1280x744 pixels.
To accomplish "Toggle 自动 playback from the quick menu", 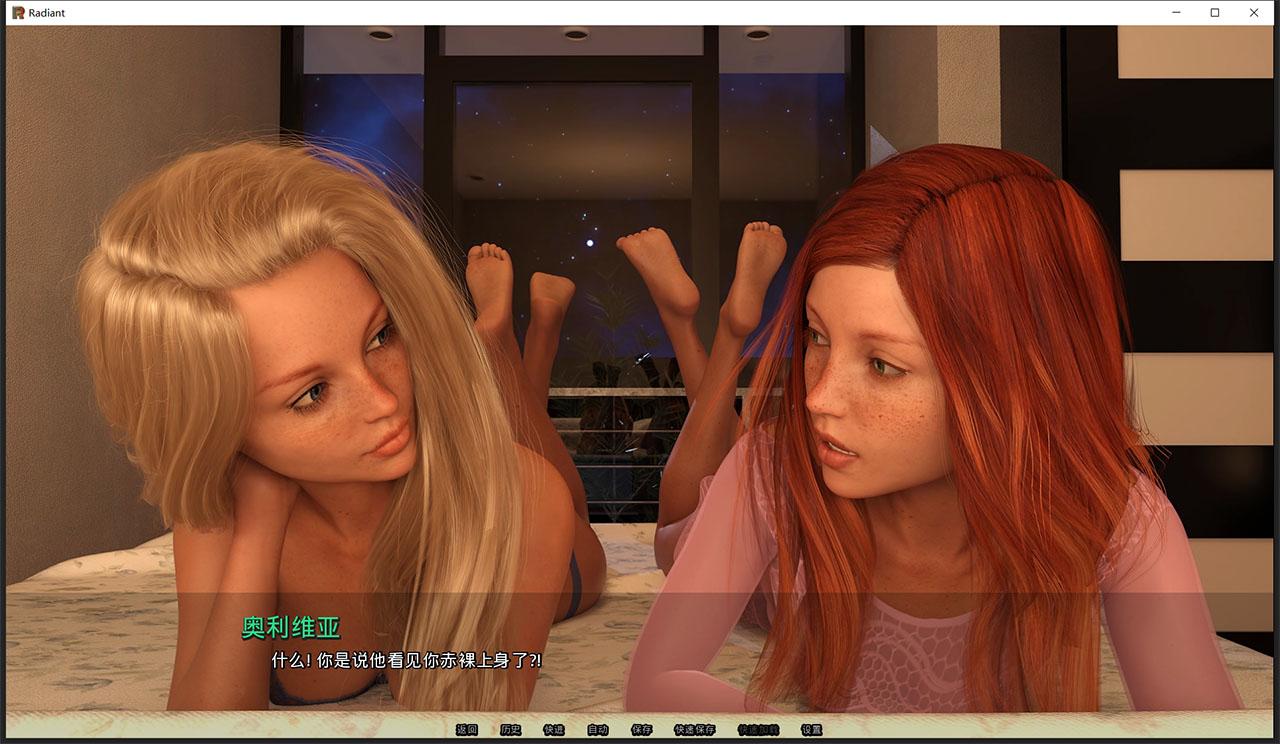I will coord(597,731).
